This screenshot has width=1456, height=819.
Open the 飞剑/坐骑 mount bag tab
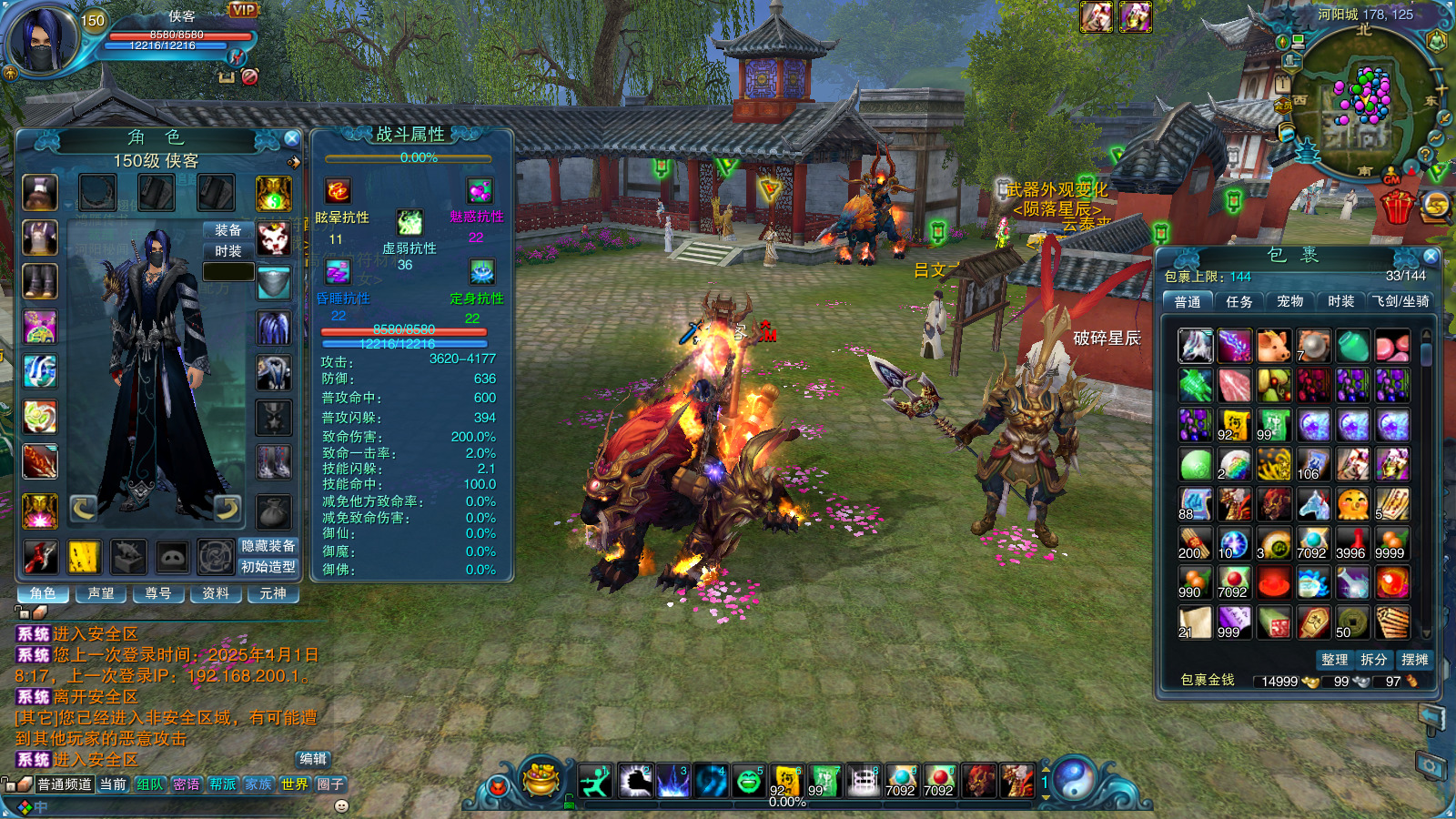pyautogui.click(x=1401, y=301)
